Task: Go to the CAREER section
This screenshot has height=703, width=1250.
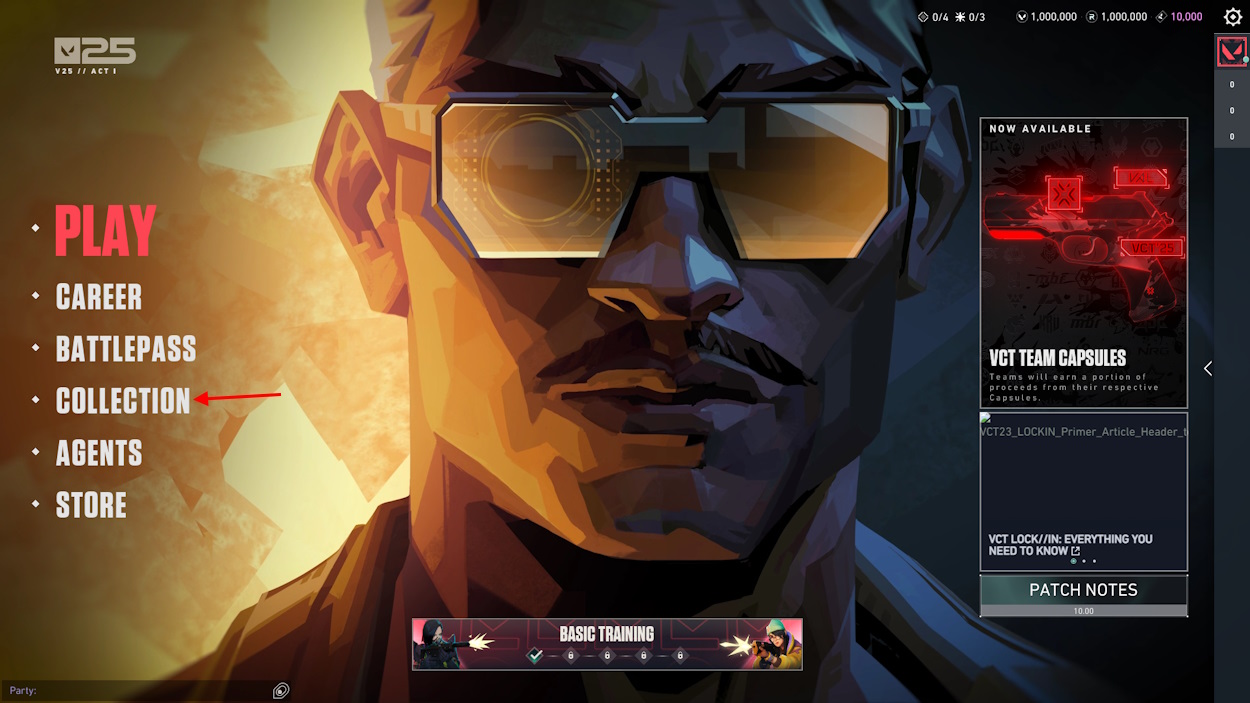Action: coord(98,297)
